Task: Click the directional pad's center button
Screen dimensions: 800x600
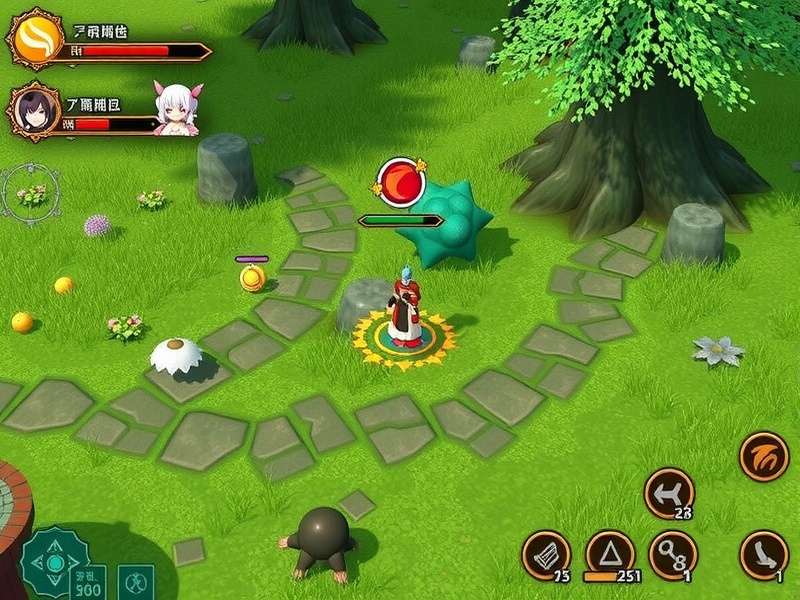Action: click(x=54, y=564)
